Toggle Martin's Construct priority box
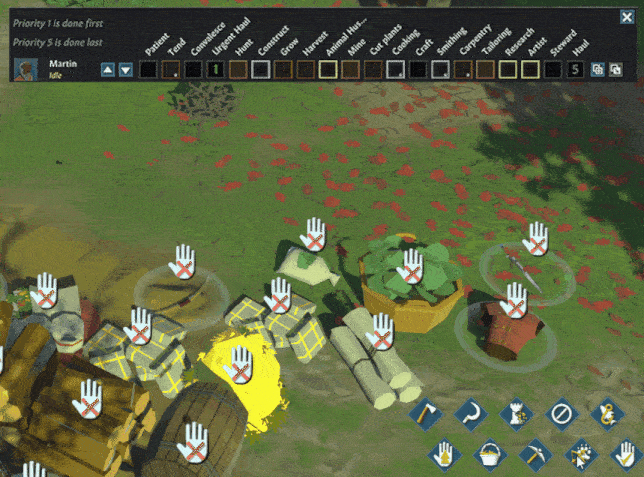Viewport: 644px width, 477px height. click(x=260, y=70)
